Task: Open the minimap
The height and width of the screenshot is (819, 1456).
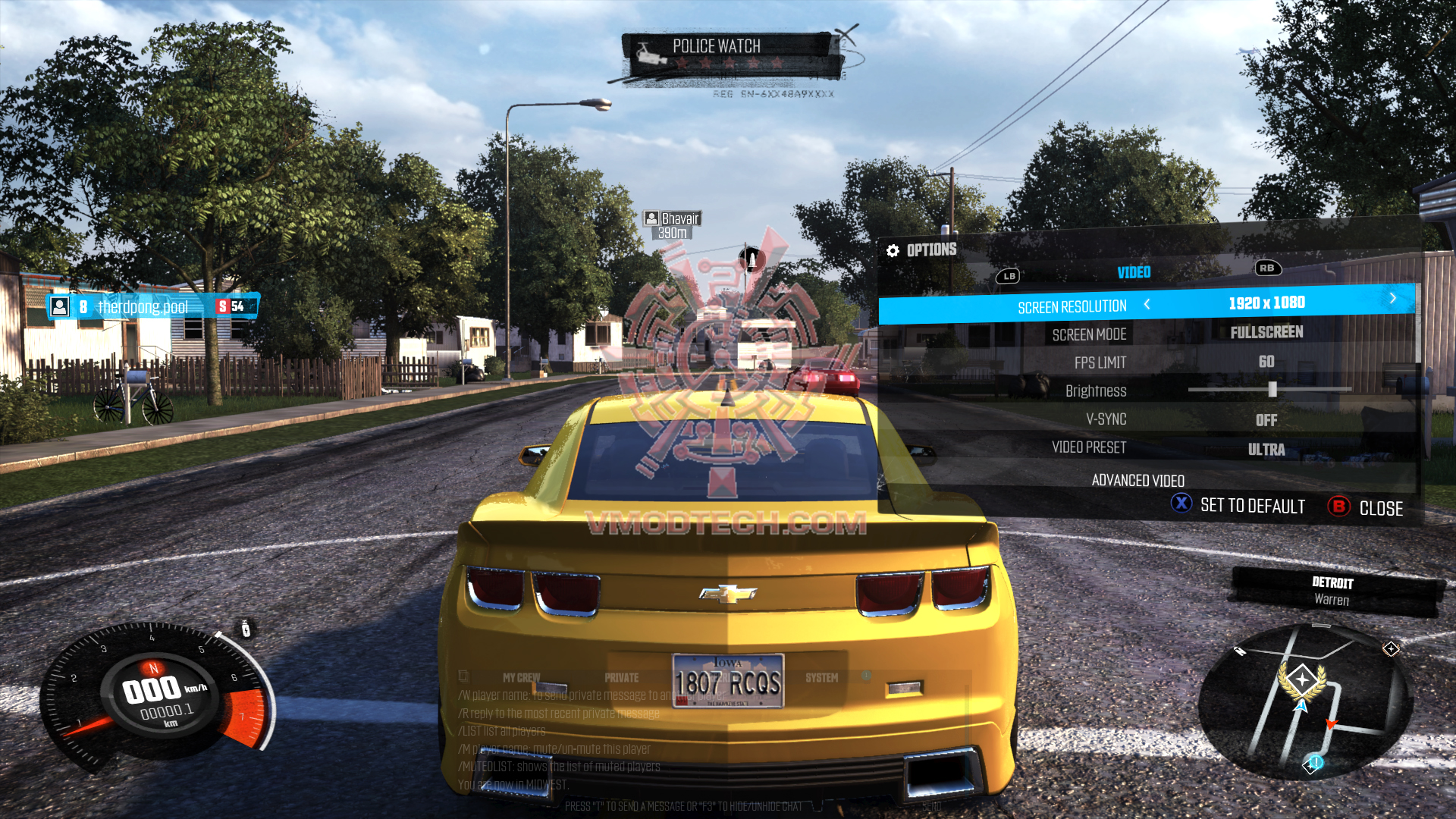Action: tap(1303, 701)
